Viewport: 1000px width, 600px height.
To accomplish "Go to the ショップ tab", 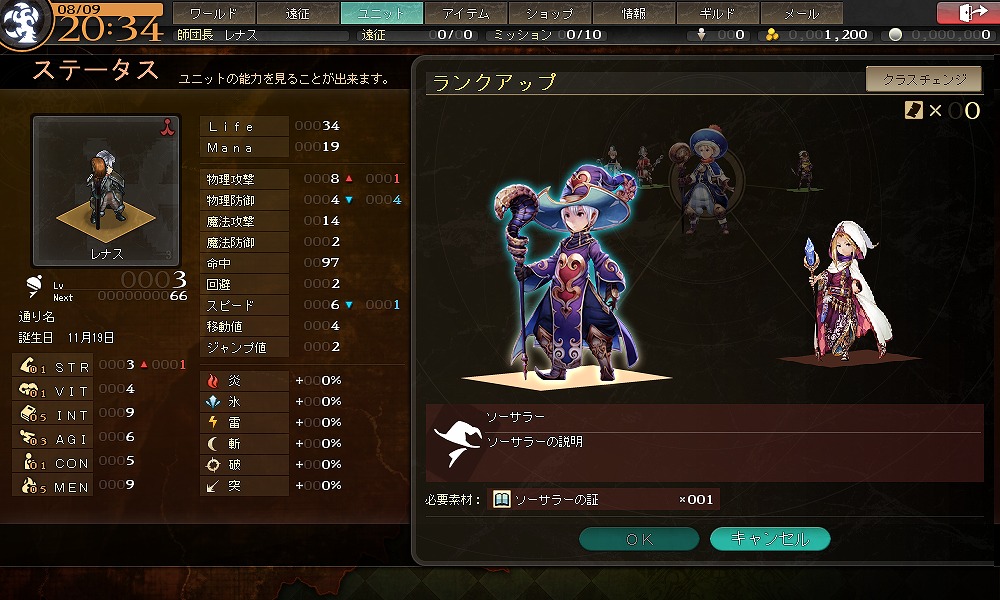I will [x=550, y=14].
